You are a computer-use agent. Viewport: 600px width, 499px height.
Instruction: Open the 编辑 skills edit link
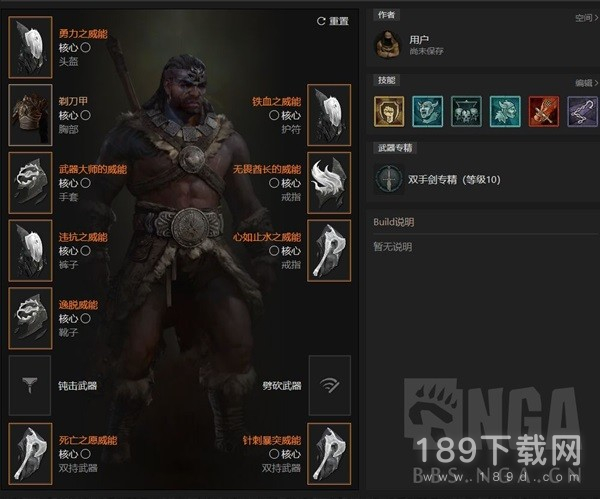584,83
